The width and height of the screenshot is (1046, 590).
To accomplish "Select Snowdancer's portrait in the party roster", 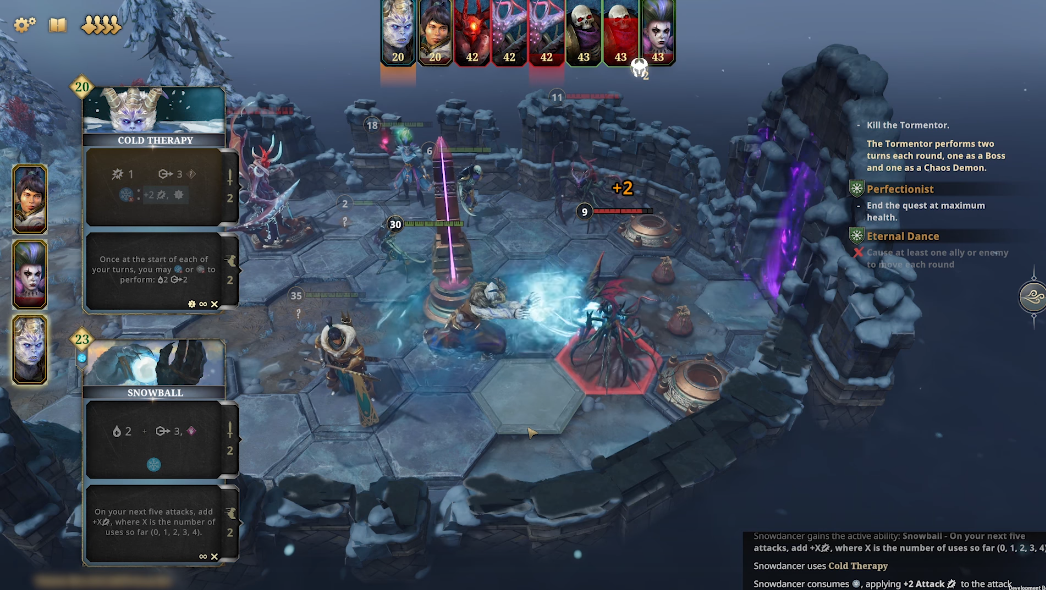I will (29, 349).
